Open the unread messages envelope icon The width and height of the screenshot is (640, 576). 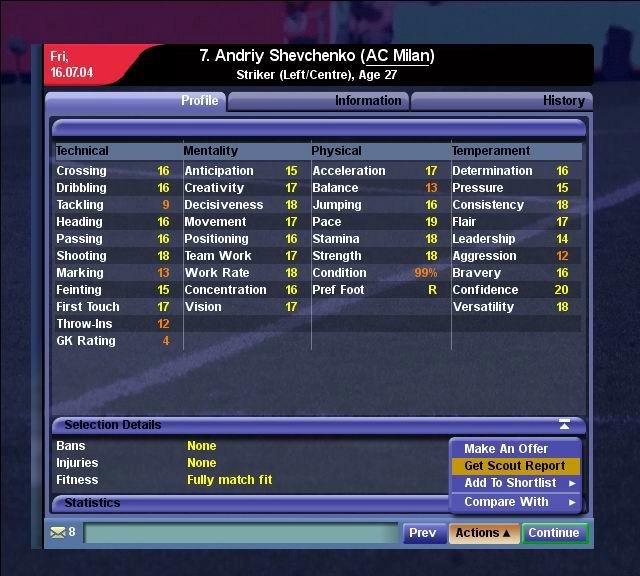click(x=58, y=533)
